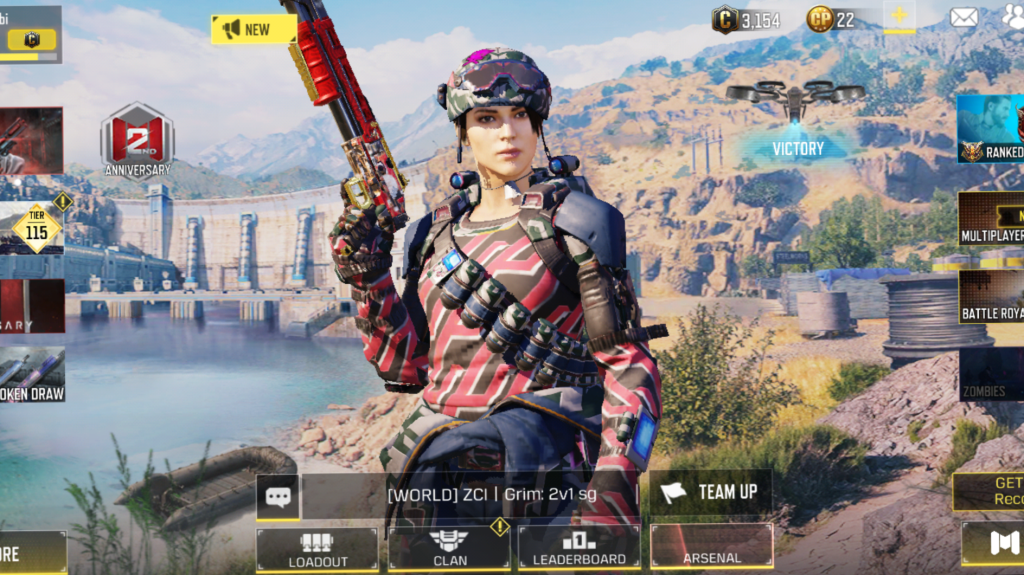The height and width of the screenshot is (575, 1024).
Task: Choose the Multiplayer mode
Action: pos(990,218)
